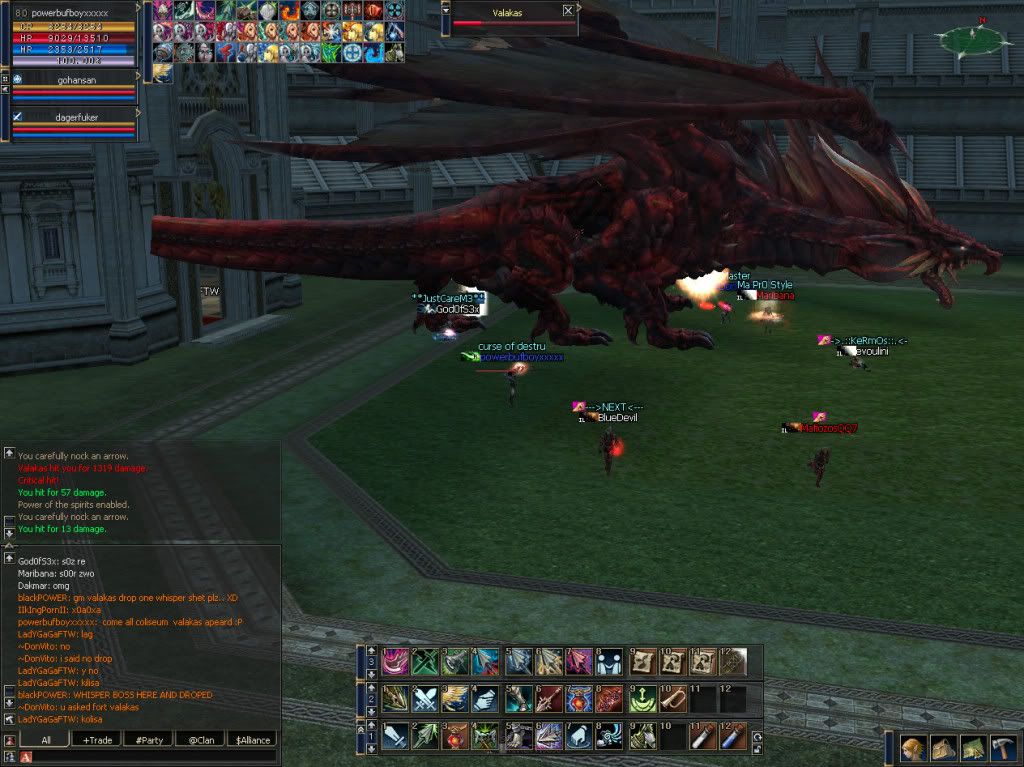Click the chat text input field
1024x767 pixels.
150,757
